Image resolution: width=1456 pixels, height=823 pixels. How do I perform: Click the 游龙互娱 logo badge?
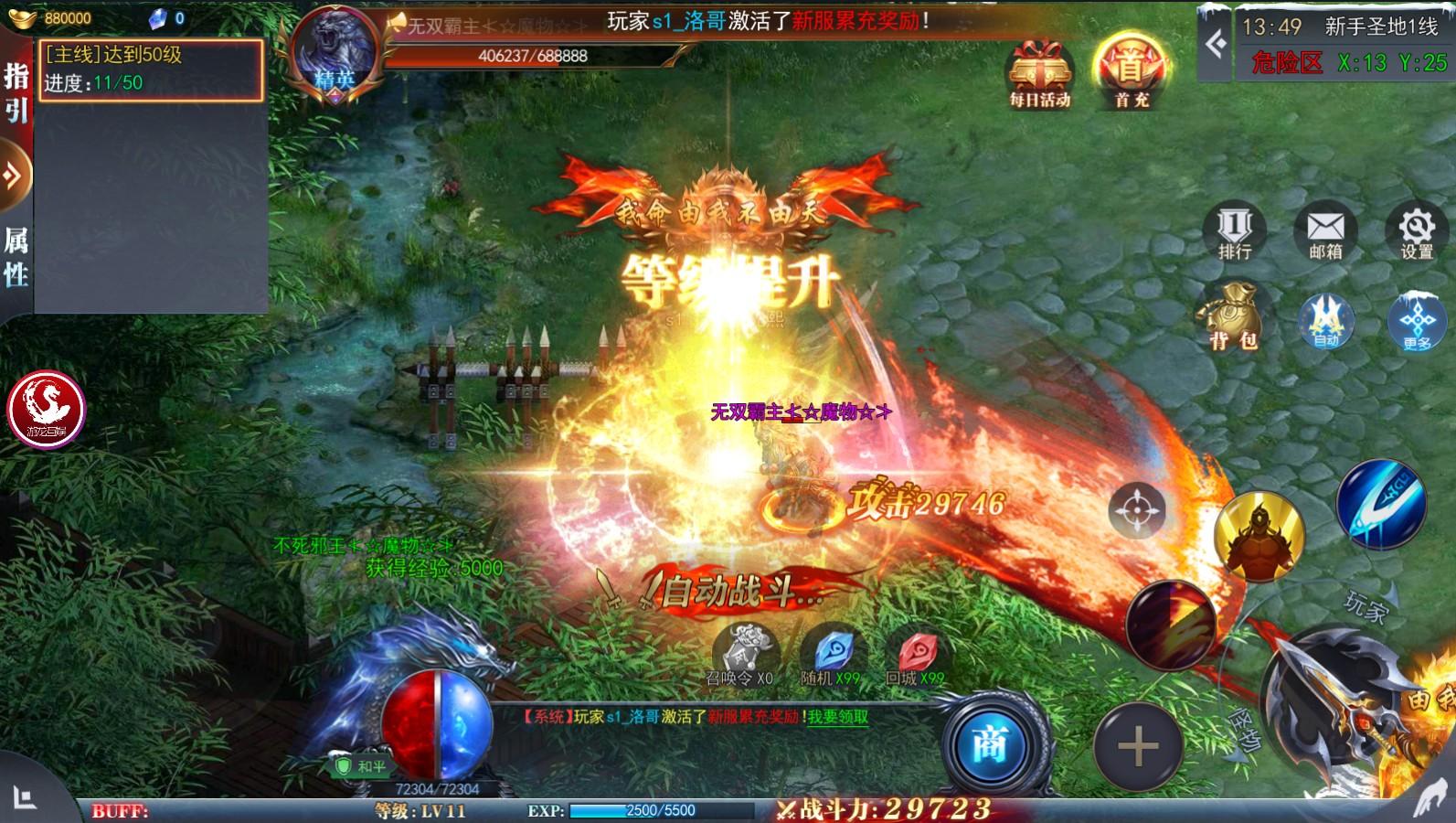(x=48, y=411)
